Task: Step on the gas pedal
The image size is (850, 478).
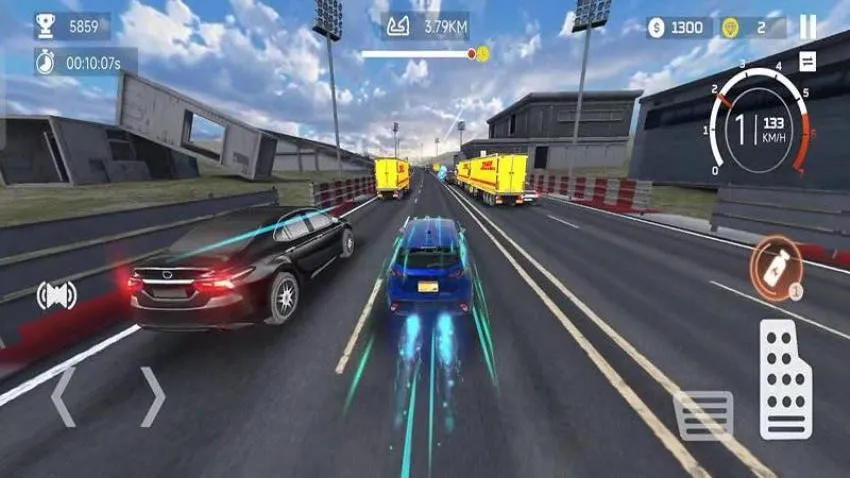Action: [785, 379]
